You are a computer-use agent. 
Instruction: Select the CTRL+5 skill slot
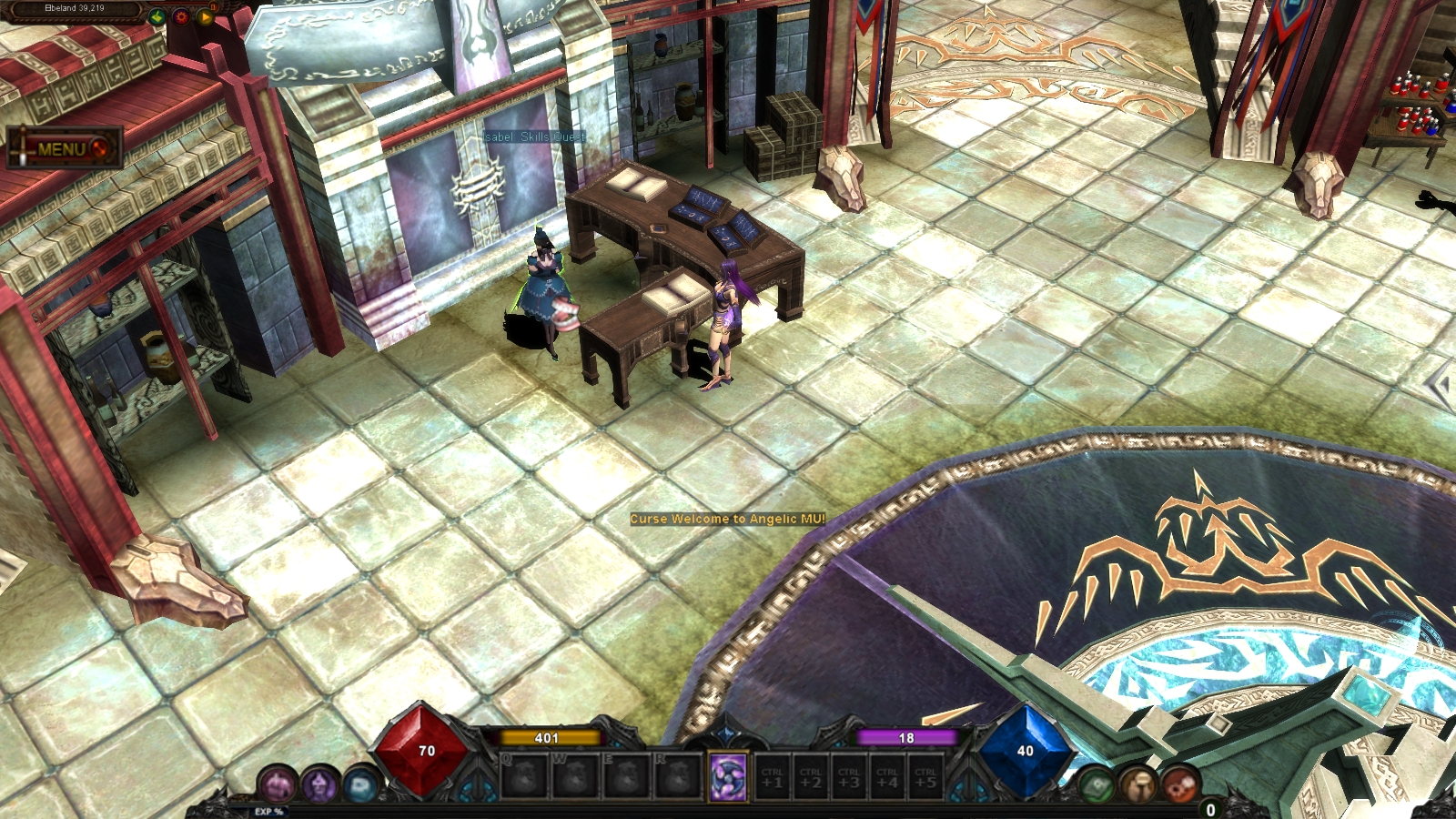click(x=925, y=778)
